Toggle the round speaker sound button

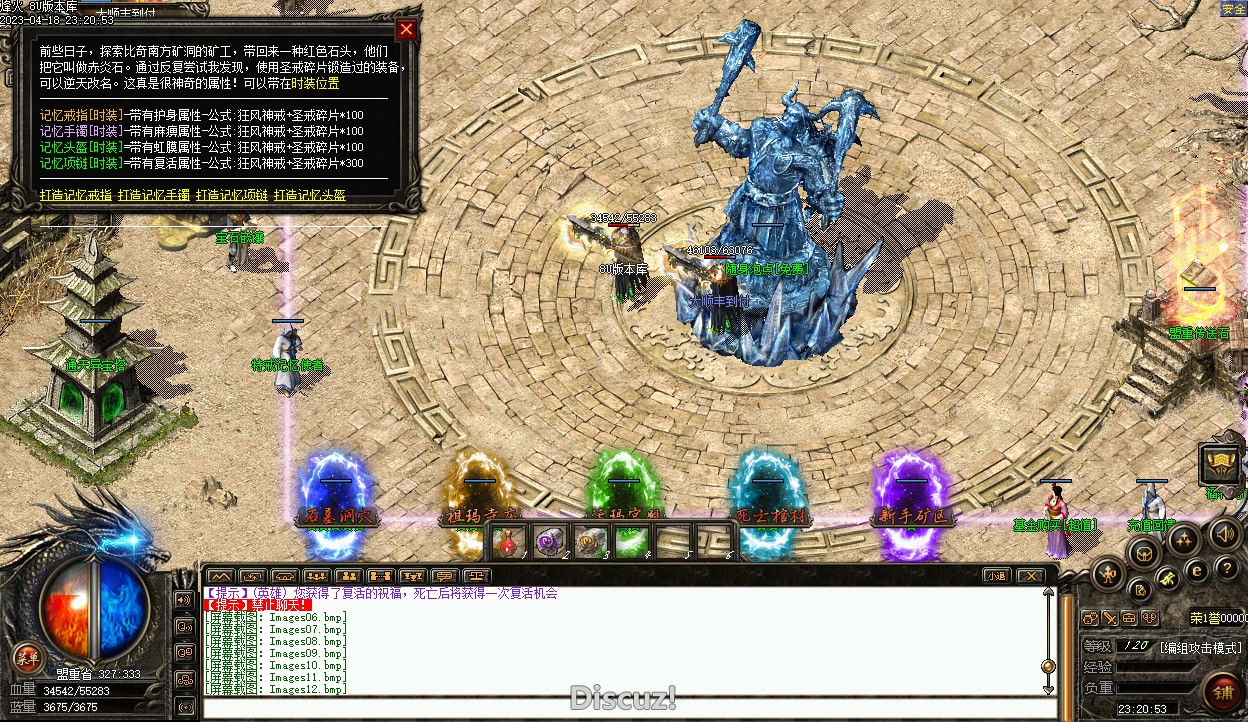[1226, 532]
